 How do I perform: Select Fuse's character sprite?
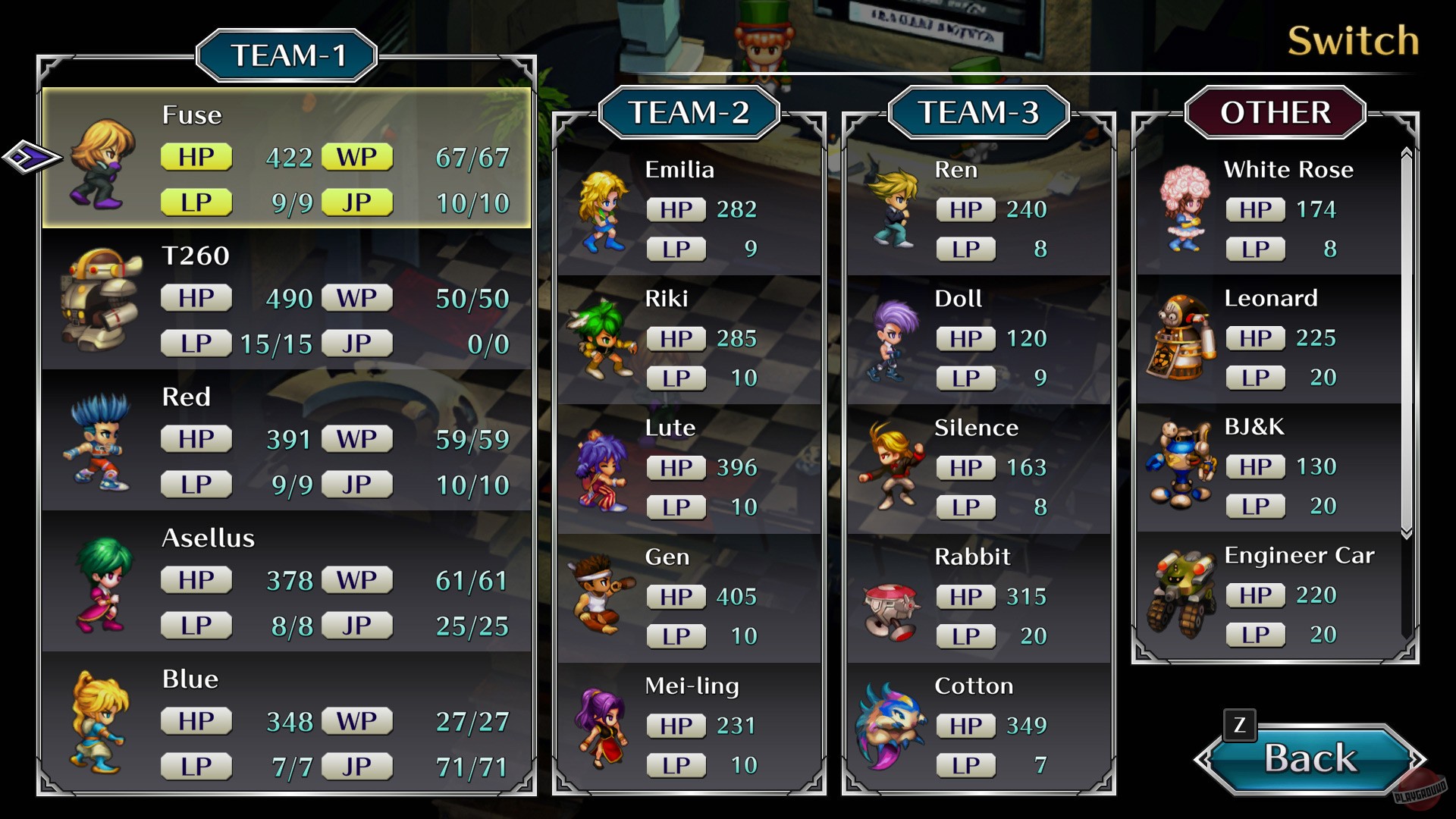pos(99,163)
